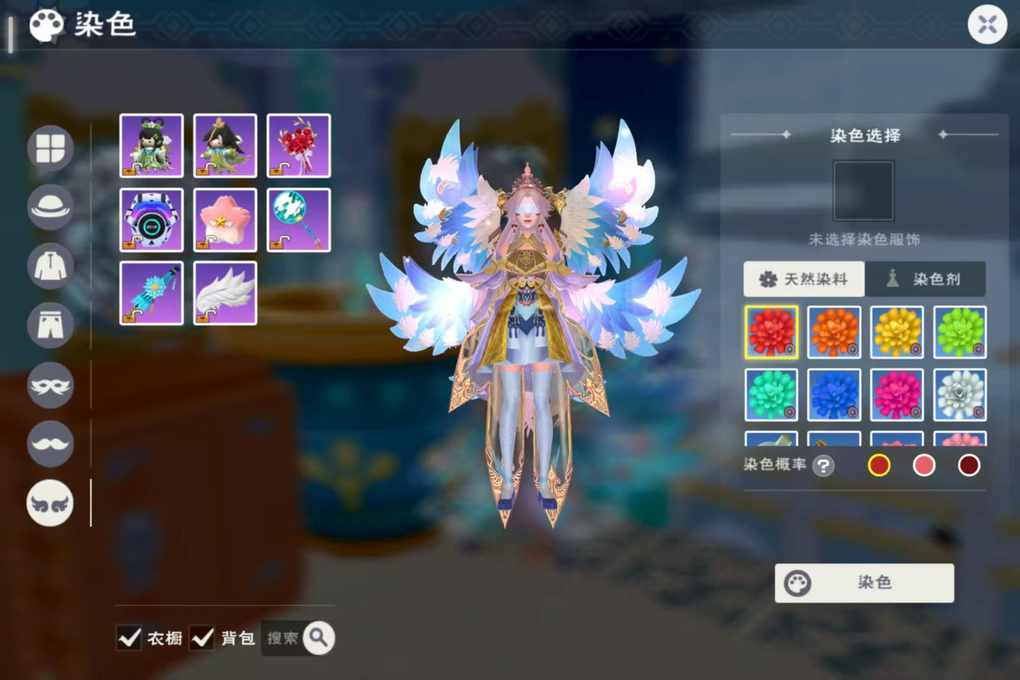The width and height of the screenshot is (1020, 680).
Task: Choose the pink star backpack item
Action: coord(225,219)
